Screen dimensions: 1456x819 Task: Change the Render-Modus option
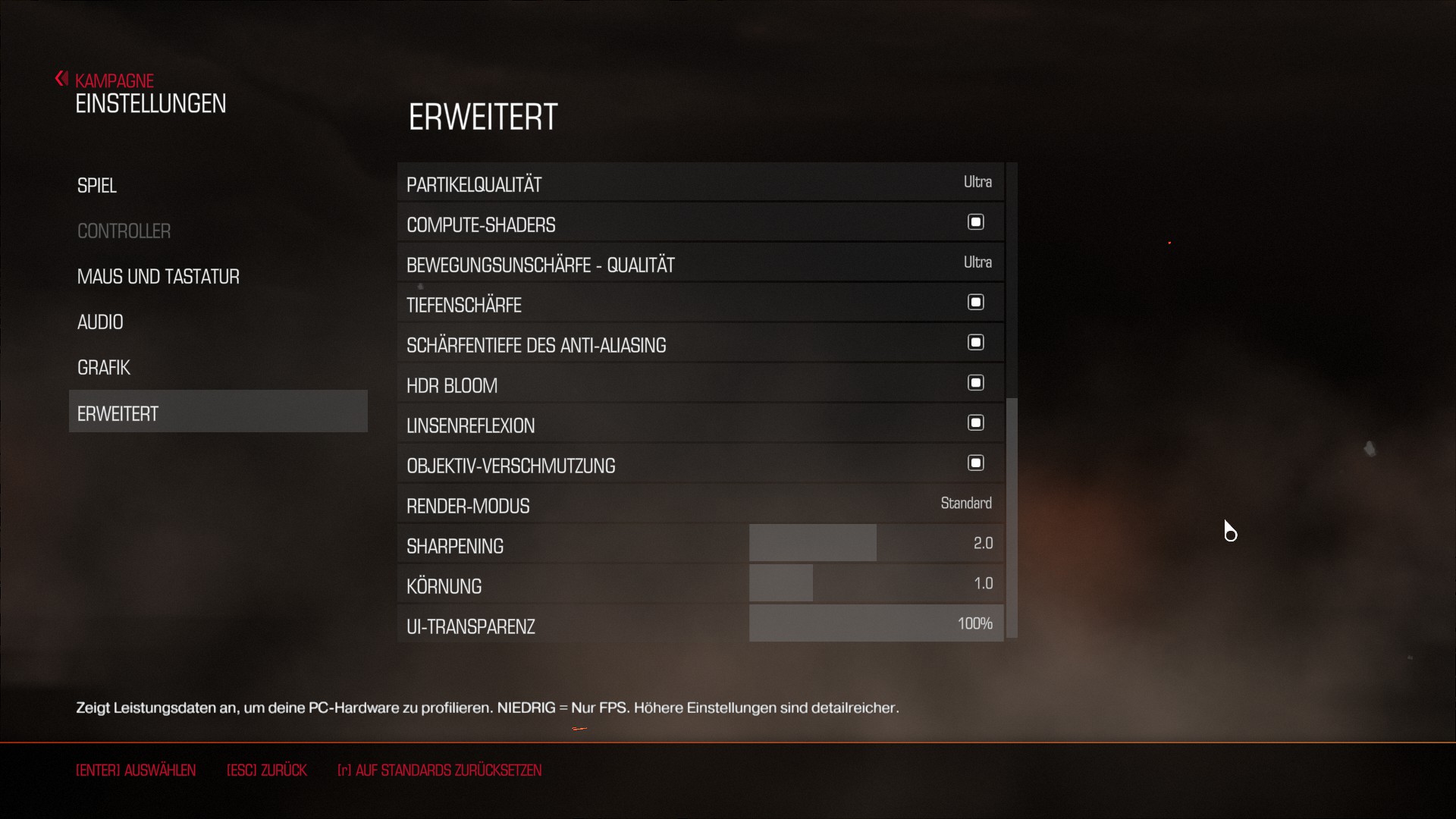coord(965,504)
